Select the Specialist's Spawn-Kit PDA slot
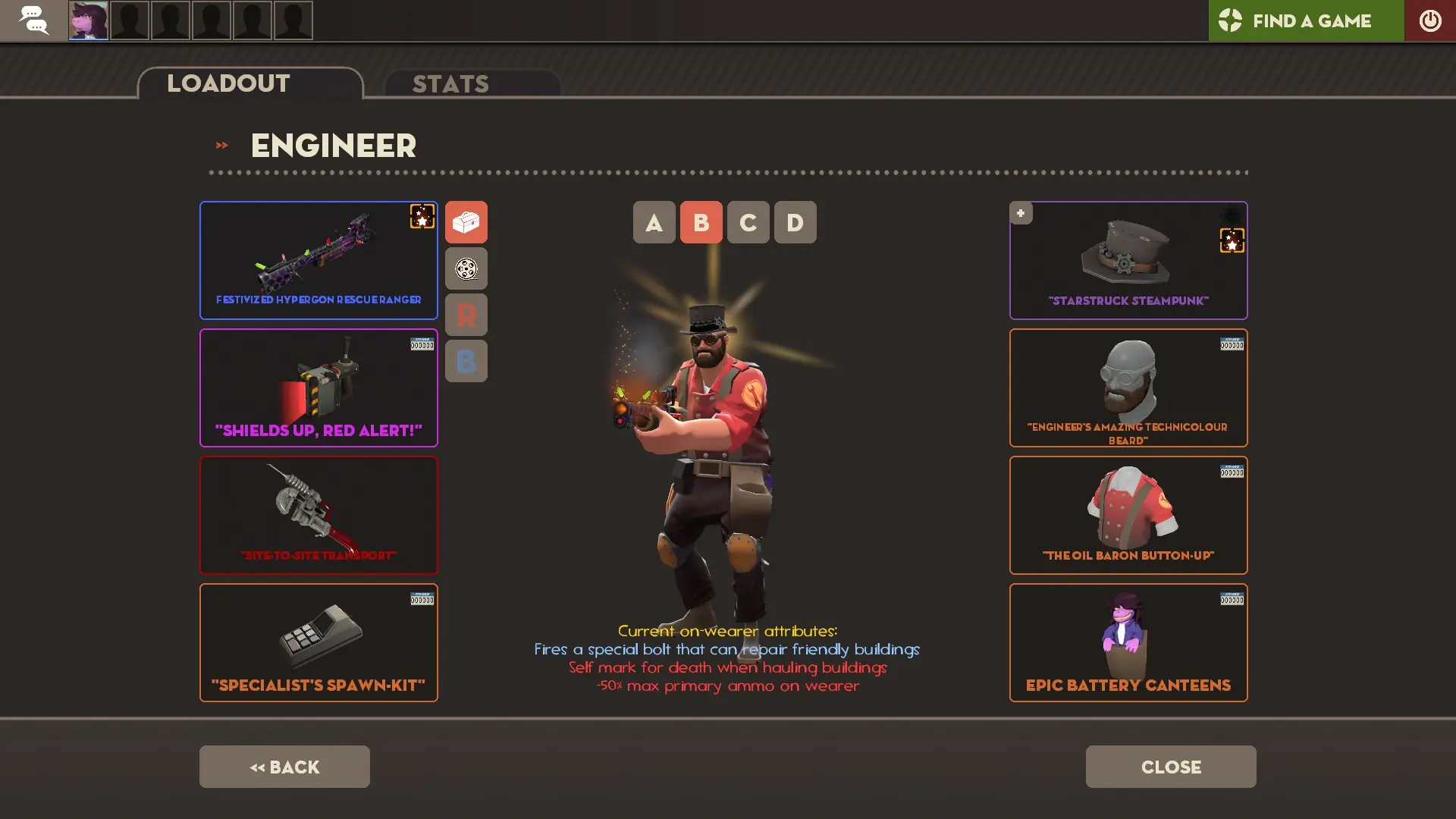 (318, 642)
